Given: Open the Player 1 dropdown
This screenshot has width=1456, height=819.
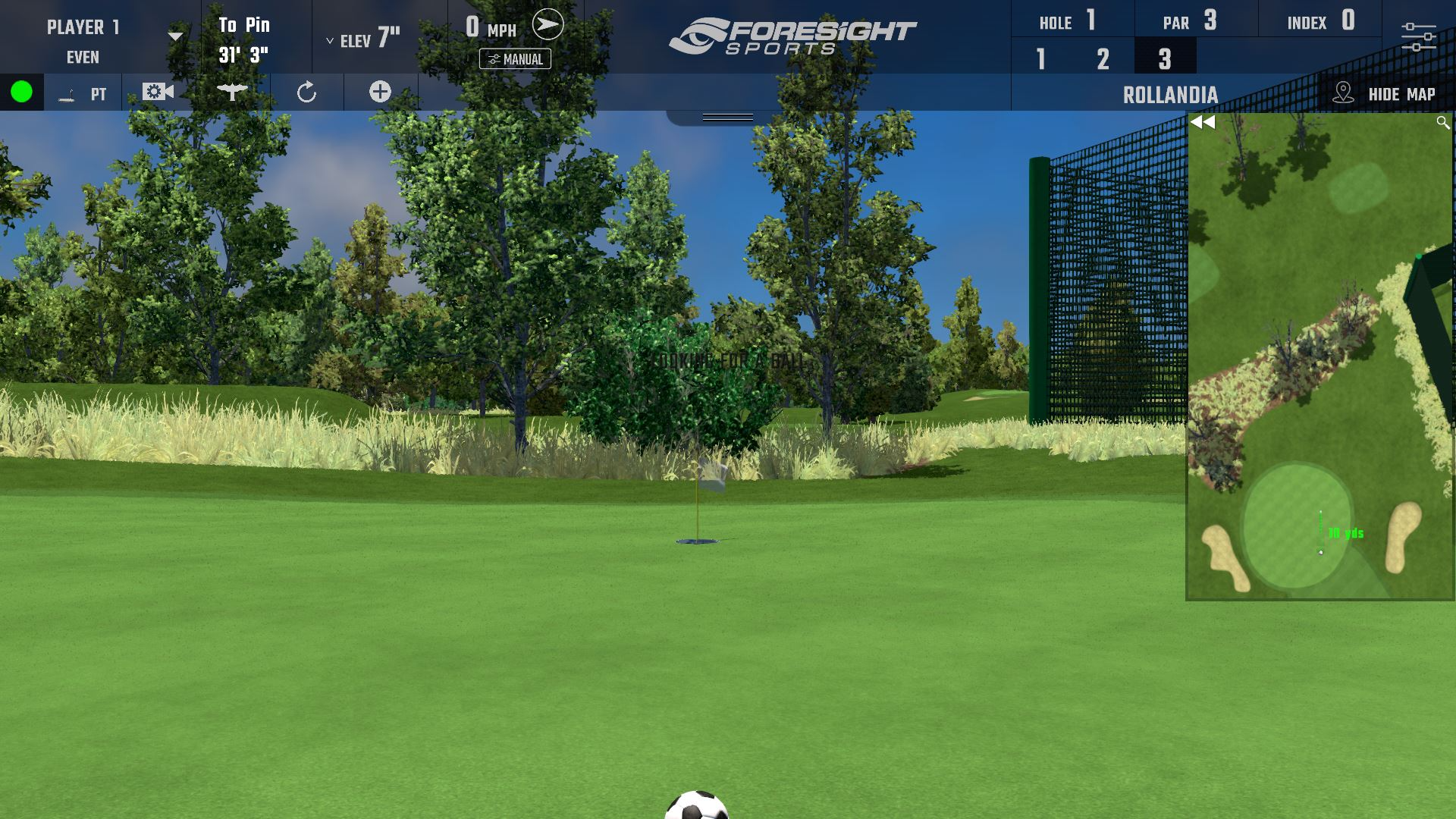Looking at the screenshot, I should 177,34.
